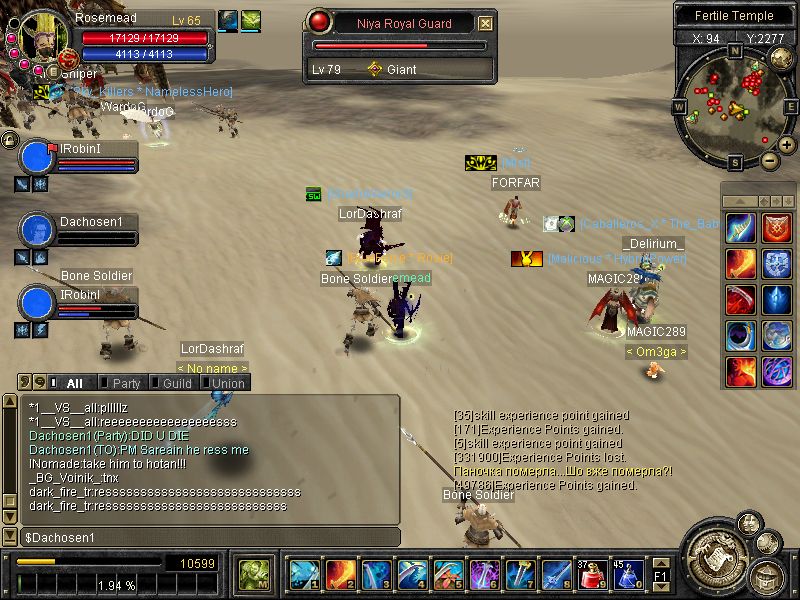800x600 pixels.
Task: Close the Niya Royal Guard target window
Action: pos(486,23)
